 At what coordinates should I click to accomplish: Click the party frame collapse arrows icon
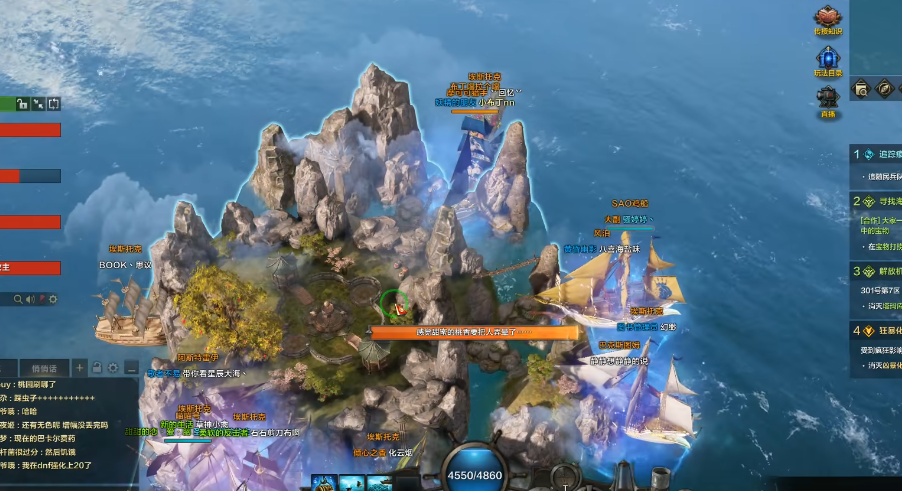[38, 103]
